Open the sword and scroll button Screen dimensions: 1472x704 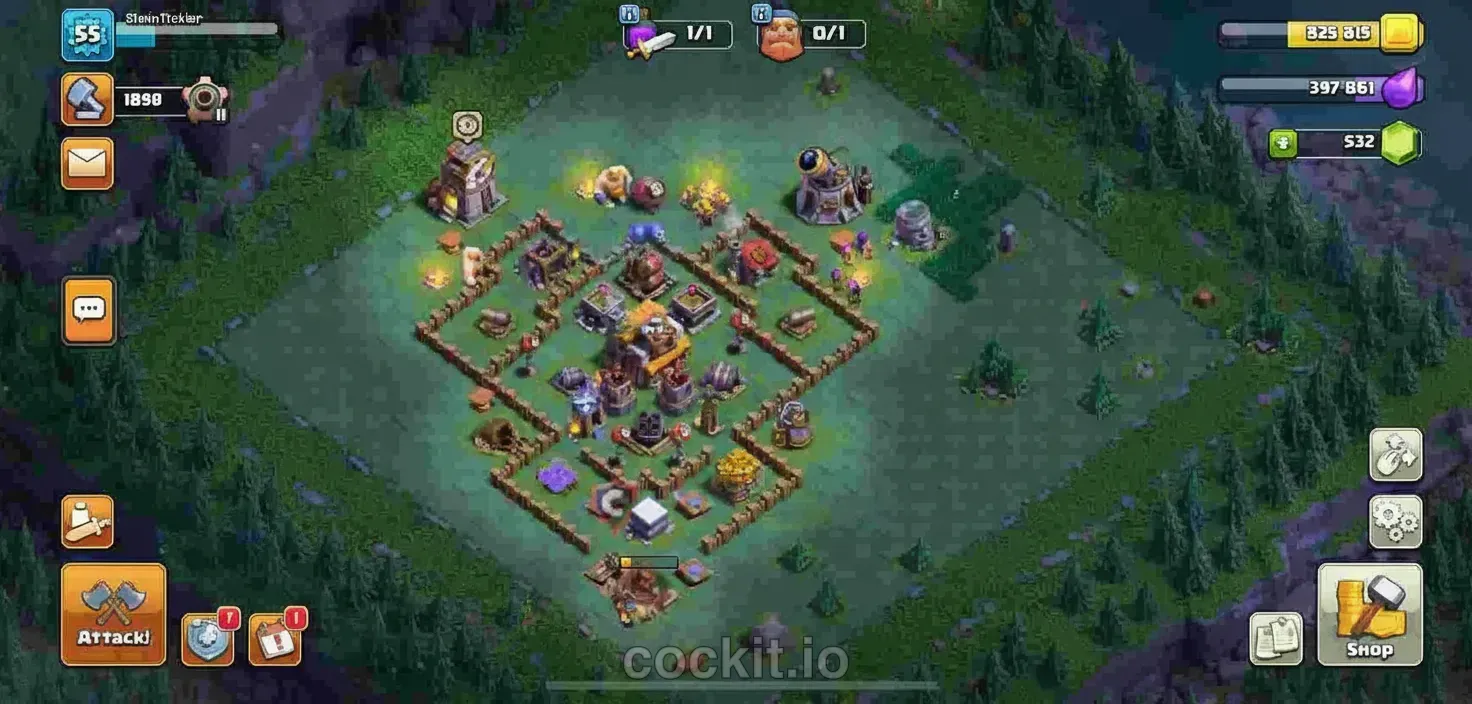coord(87,521)
